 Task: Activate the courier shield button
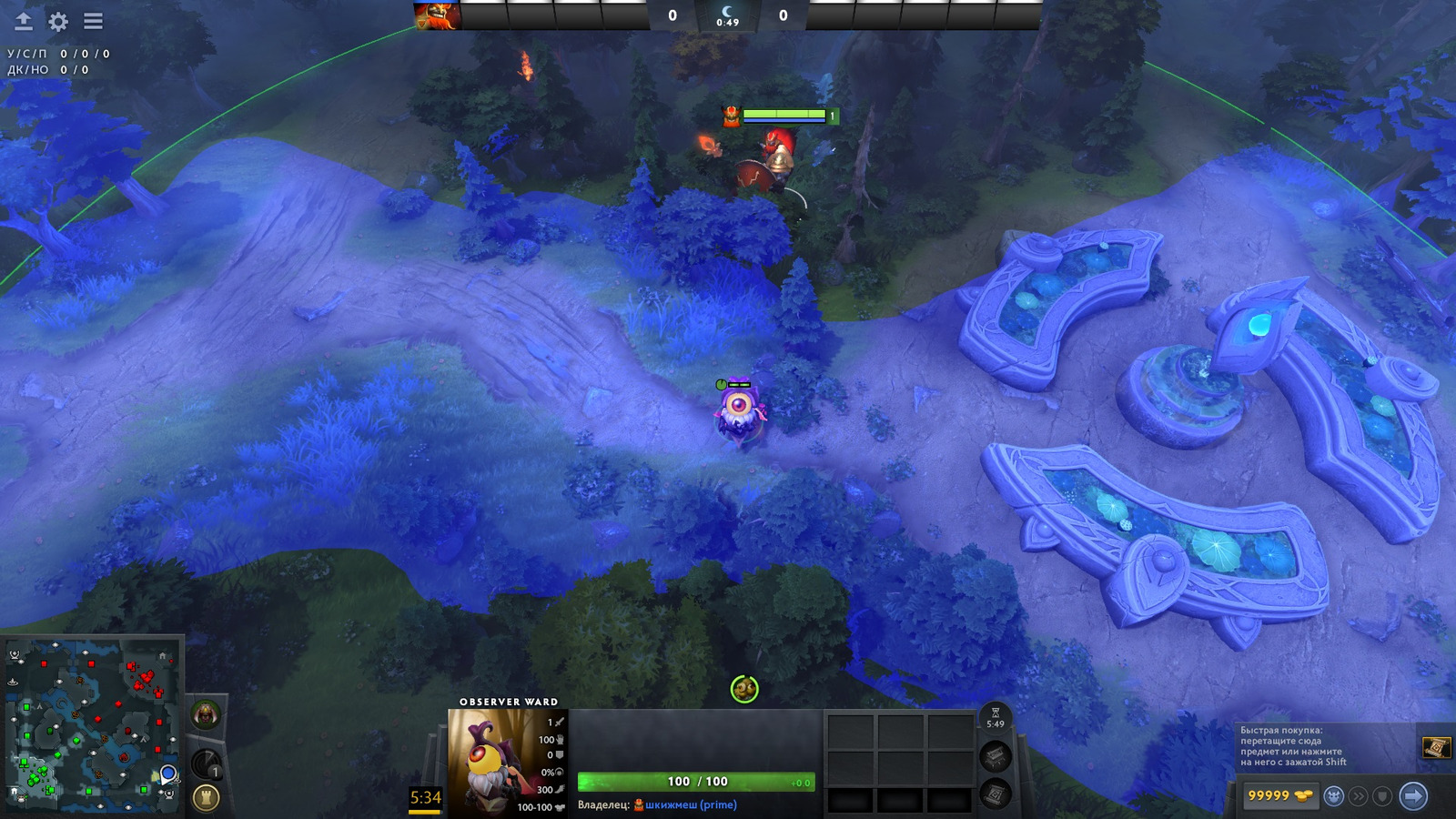[1382, 796]
